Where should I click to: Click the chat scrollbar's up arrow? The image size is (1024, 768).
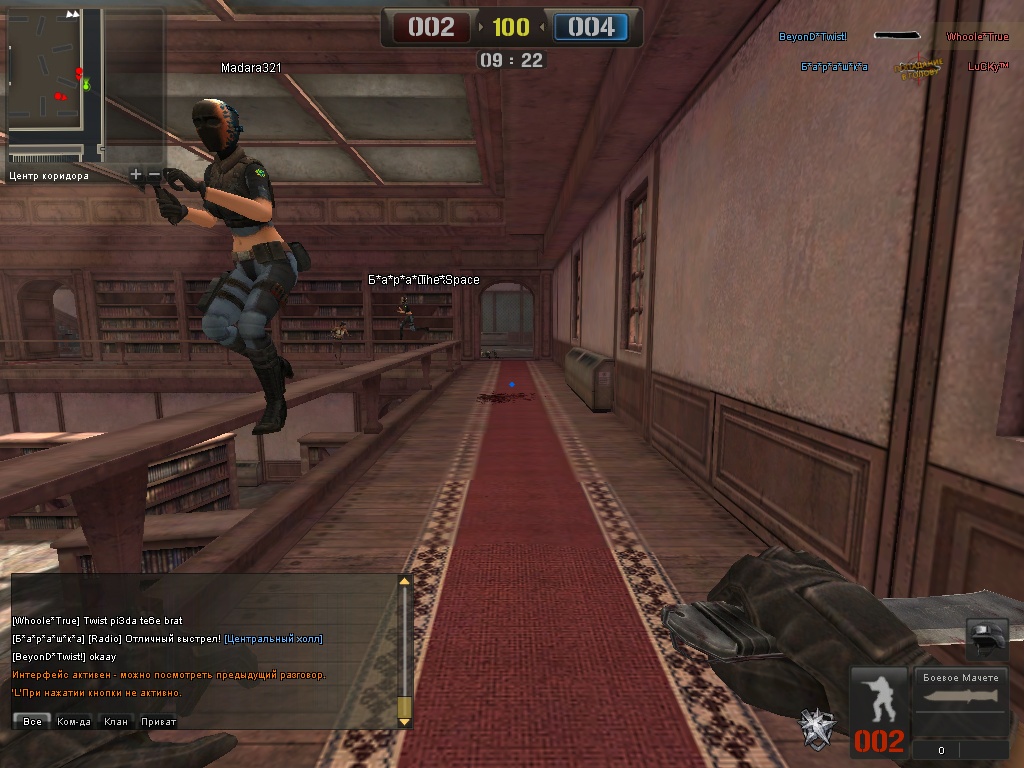(x=404, y=581)
